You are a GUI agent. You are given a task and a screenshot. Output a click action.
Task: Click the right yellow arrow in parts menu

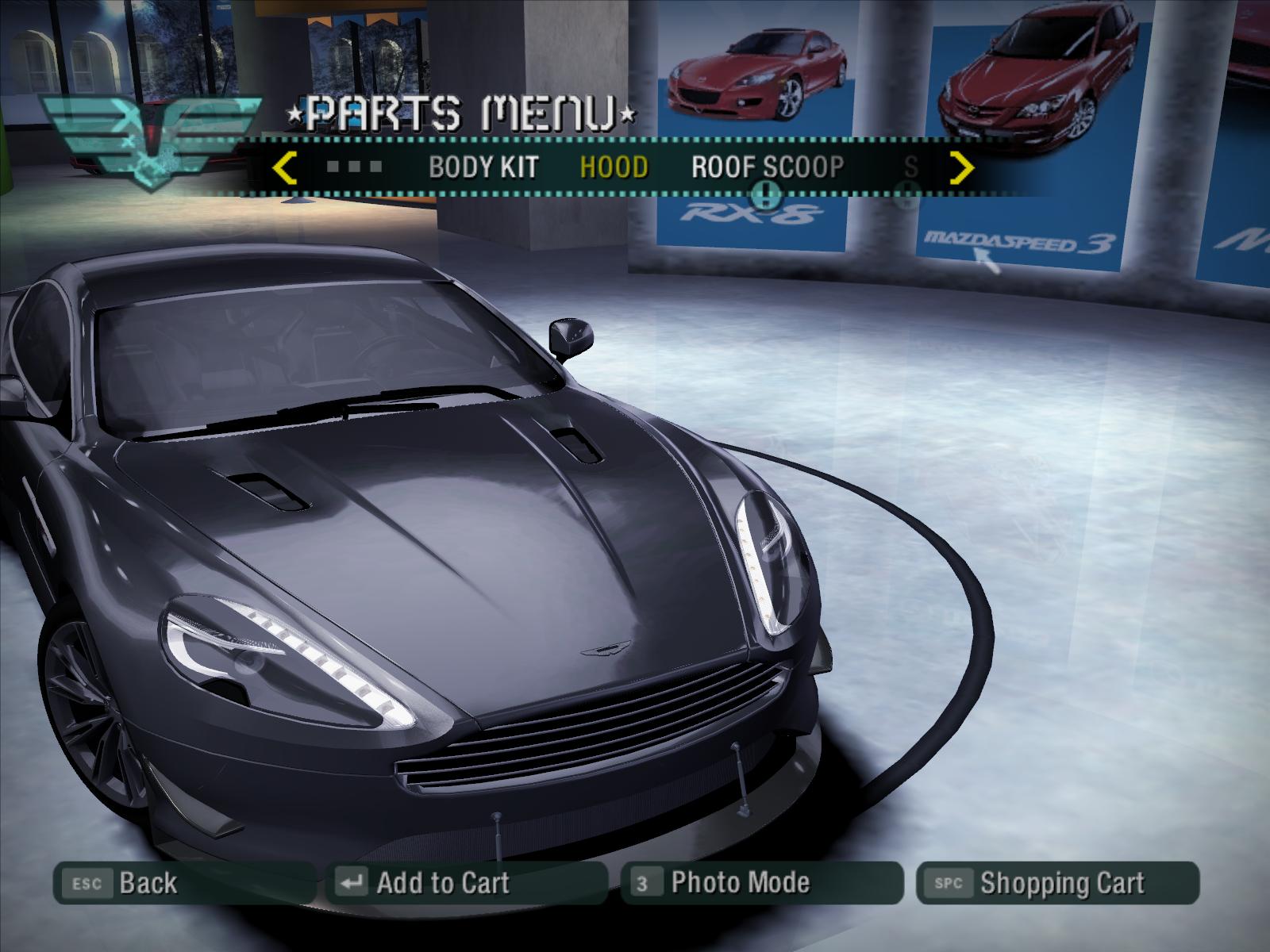tap(962, 168)
